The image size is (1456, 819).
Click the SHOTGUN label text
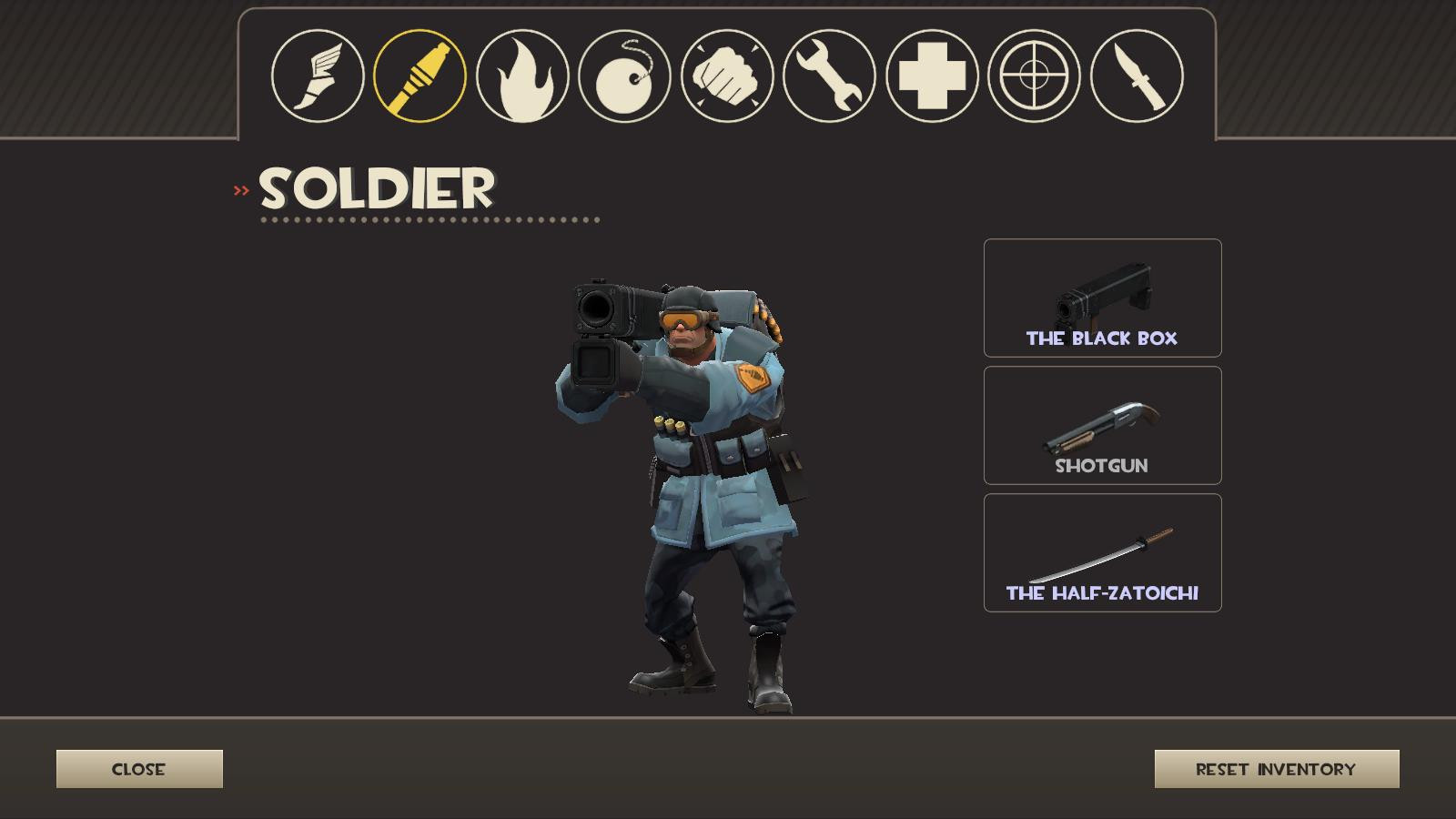(1102, 467)
